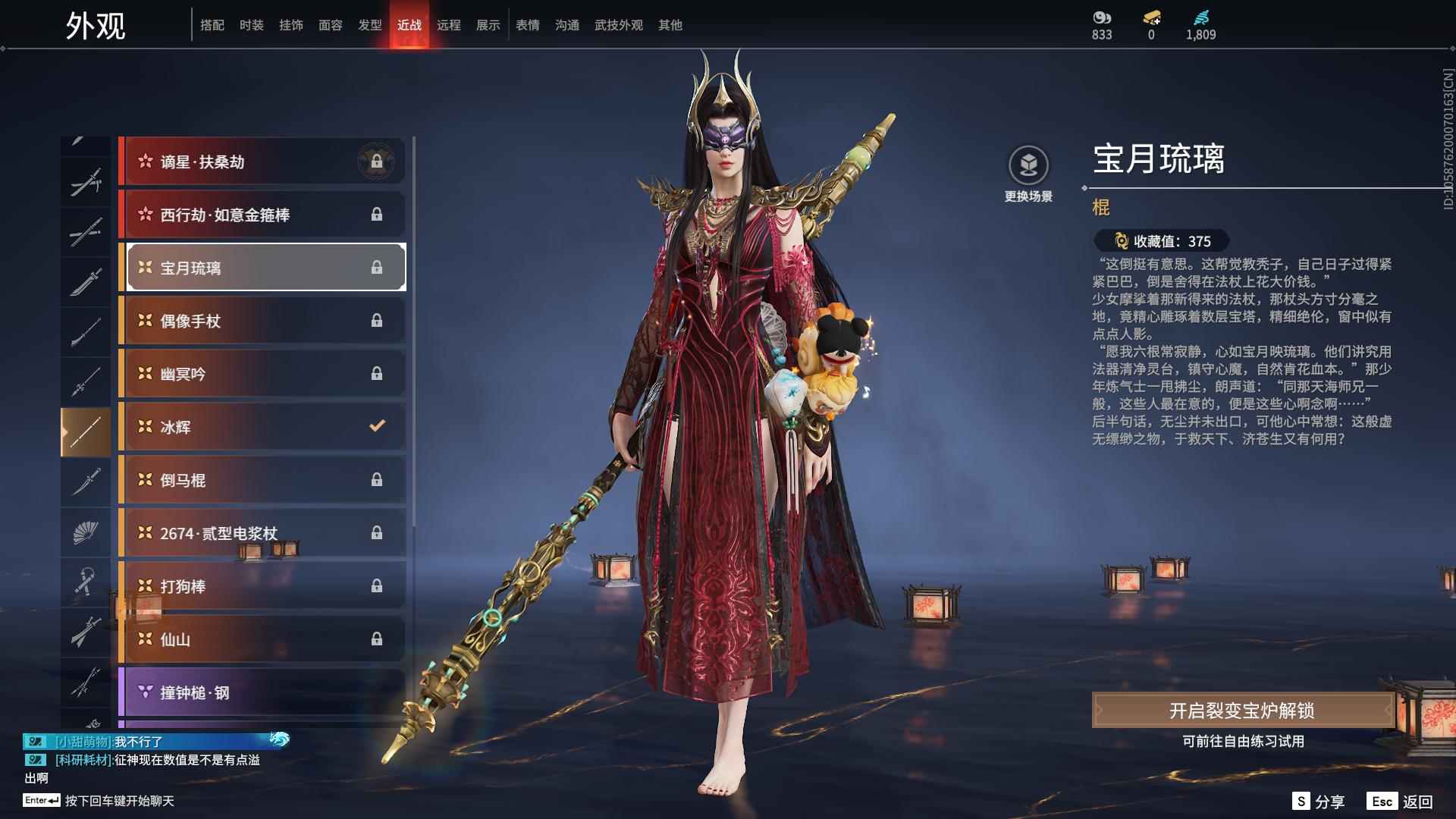Click the coin currency icon showing 833
The height and width of the screenshot is (819, 1456).
(1103, 17)
